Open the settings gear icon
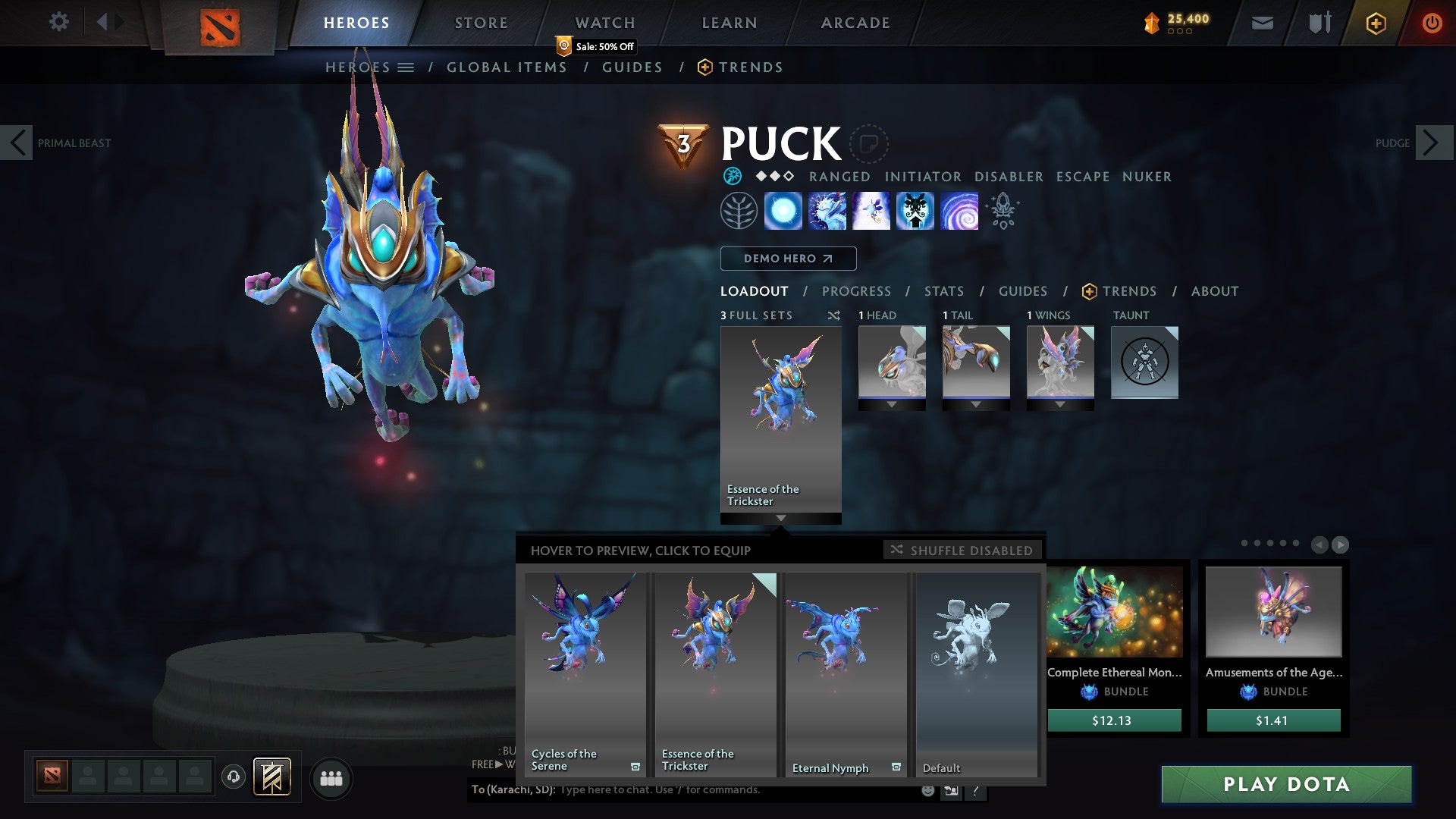 [x=59, y=22]
